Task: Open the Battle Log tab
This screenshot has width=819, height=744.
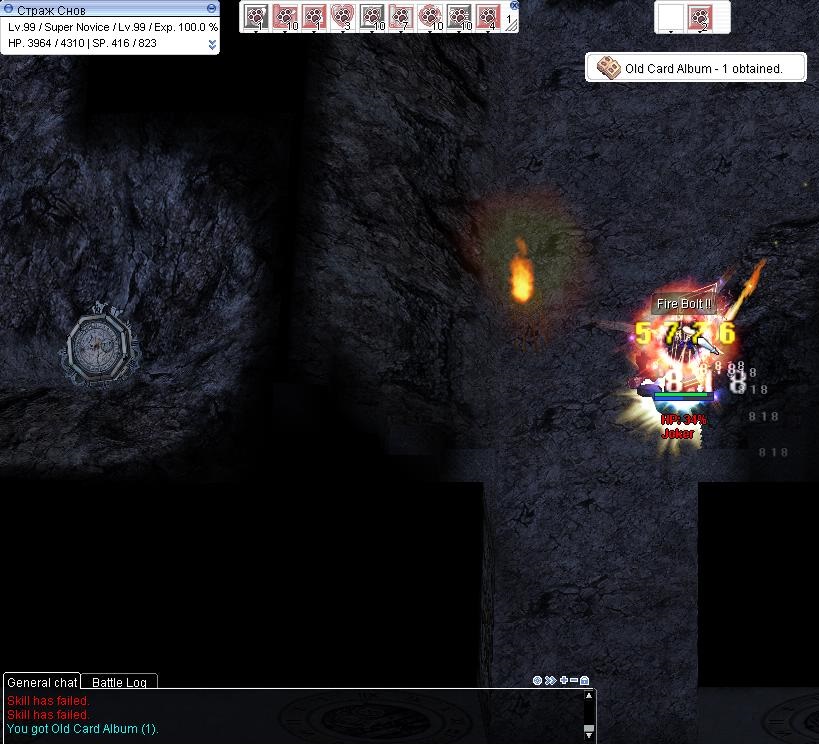Action: click(119, 682)
